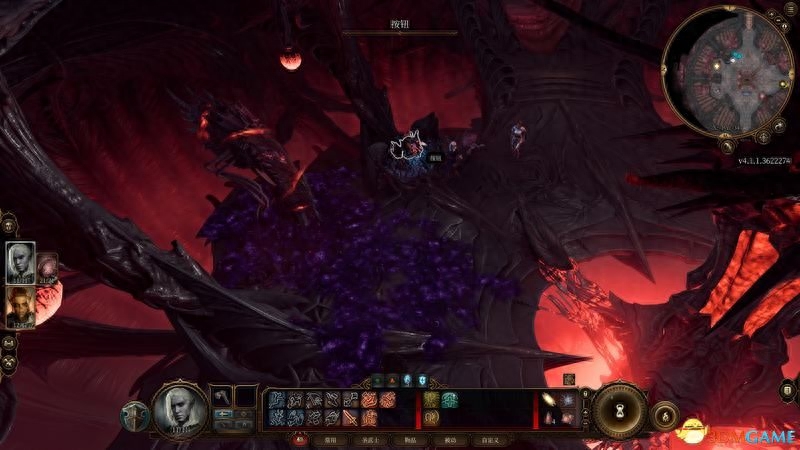Select the dark-haired party member portrait
Image resolution: width=800 pixels, height=450 pixels.
20,306
